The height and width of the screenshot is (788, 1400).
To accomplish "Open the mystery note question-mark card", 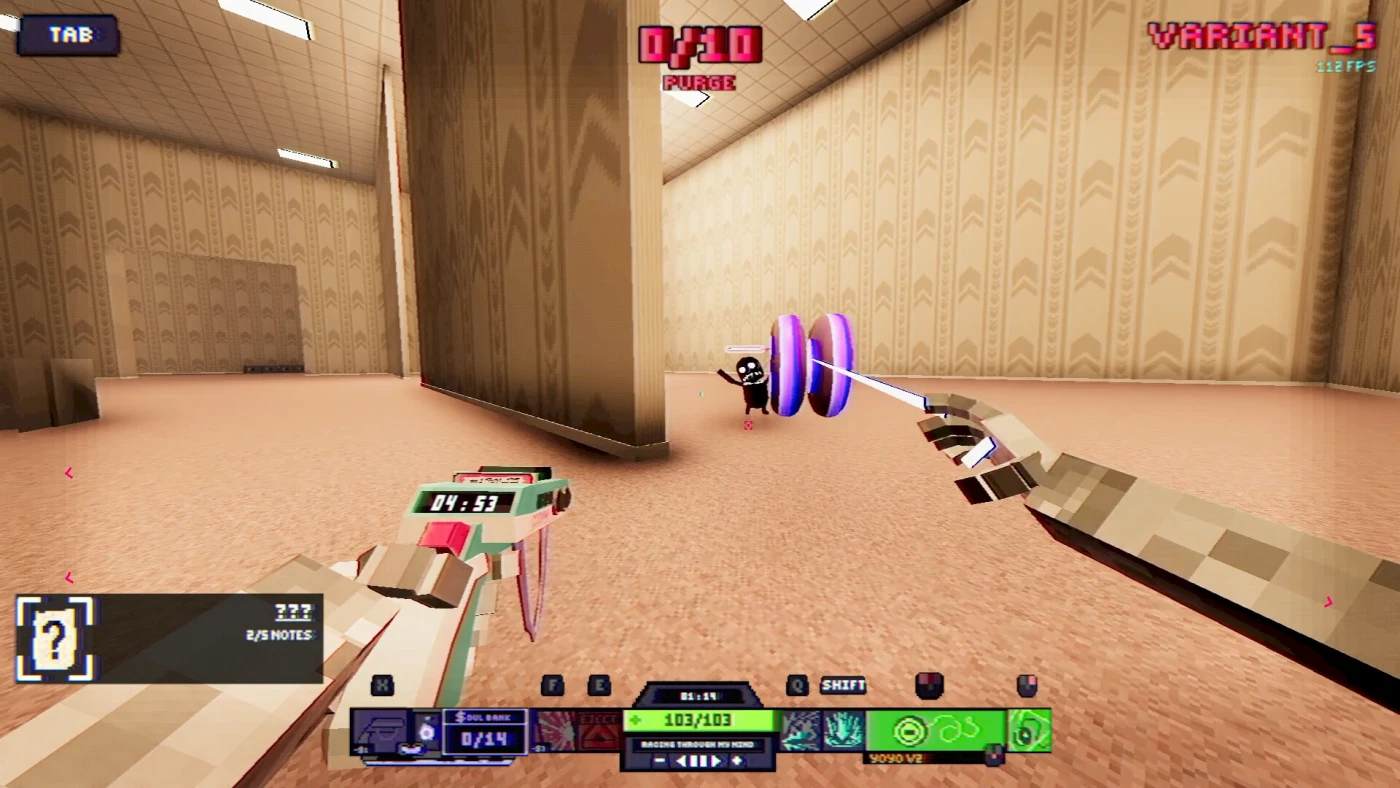I will click(x=55, y=639).
